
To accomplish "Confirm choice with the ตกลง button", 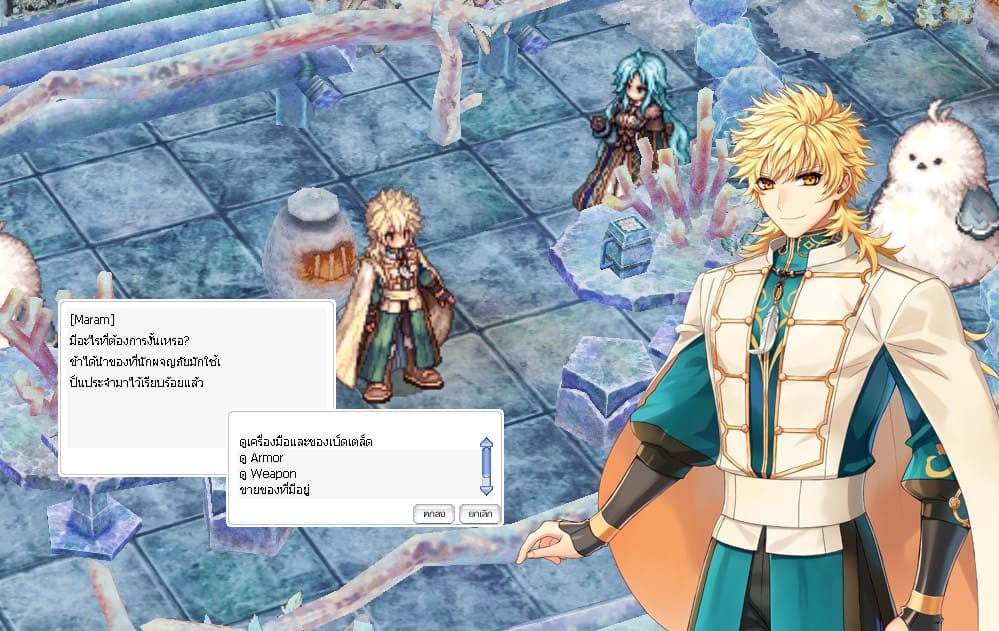I will click(433, 513).
